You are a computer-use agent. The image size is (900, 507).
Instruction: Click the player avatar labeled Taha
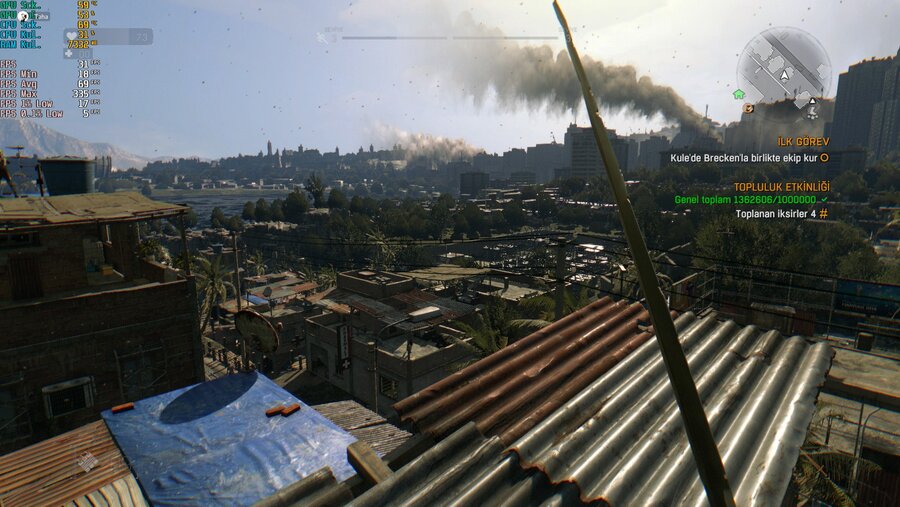click(23, 17)
